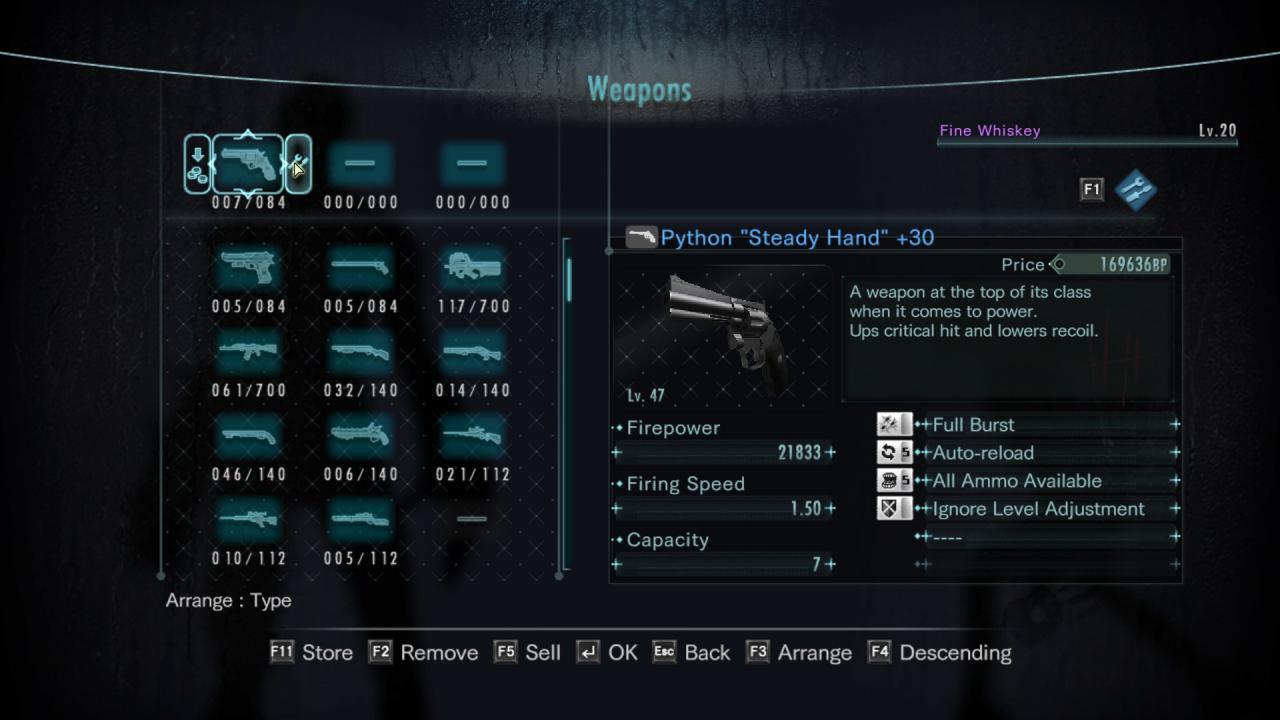1280x720 pixels.
Task: Click the coins store icon beside the revolver
Action: [x=198, y=164]
